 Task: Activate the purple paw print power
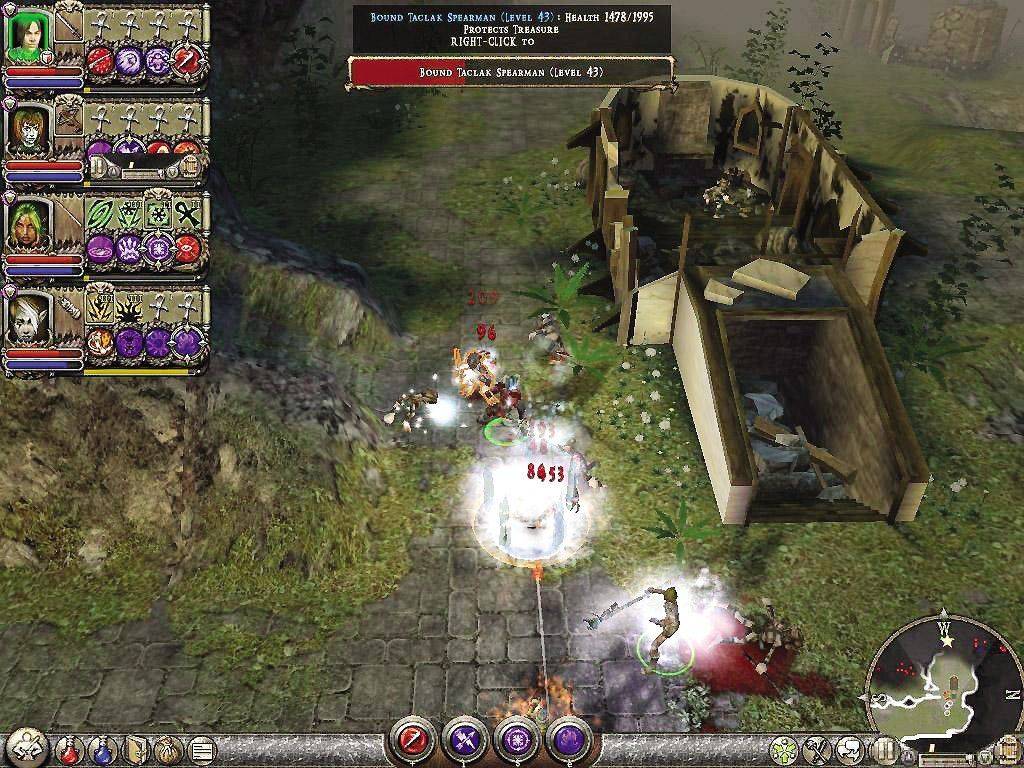point(128,247)
